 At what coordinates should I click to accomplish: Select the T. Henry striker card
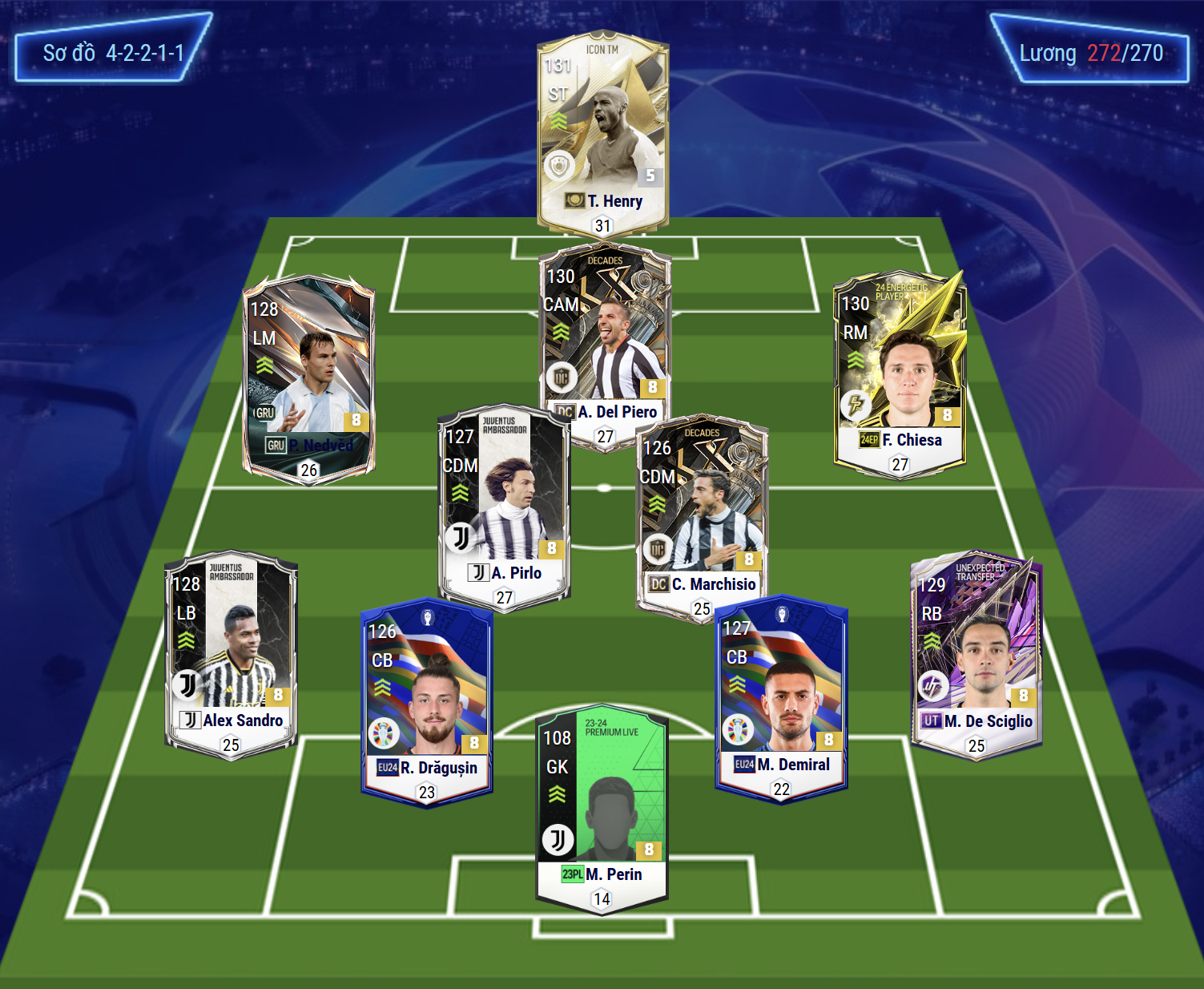(x=602, y=132)
